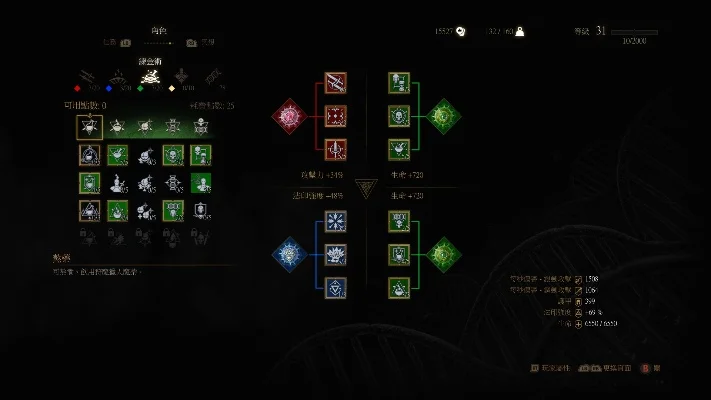This screenshot has width=711, height=400.
Task: Choose the spiky burst skill in blue slots
Action: pyautogui.click(x=336, y=254)
